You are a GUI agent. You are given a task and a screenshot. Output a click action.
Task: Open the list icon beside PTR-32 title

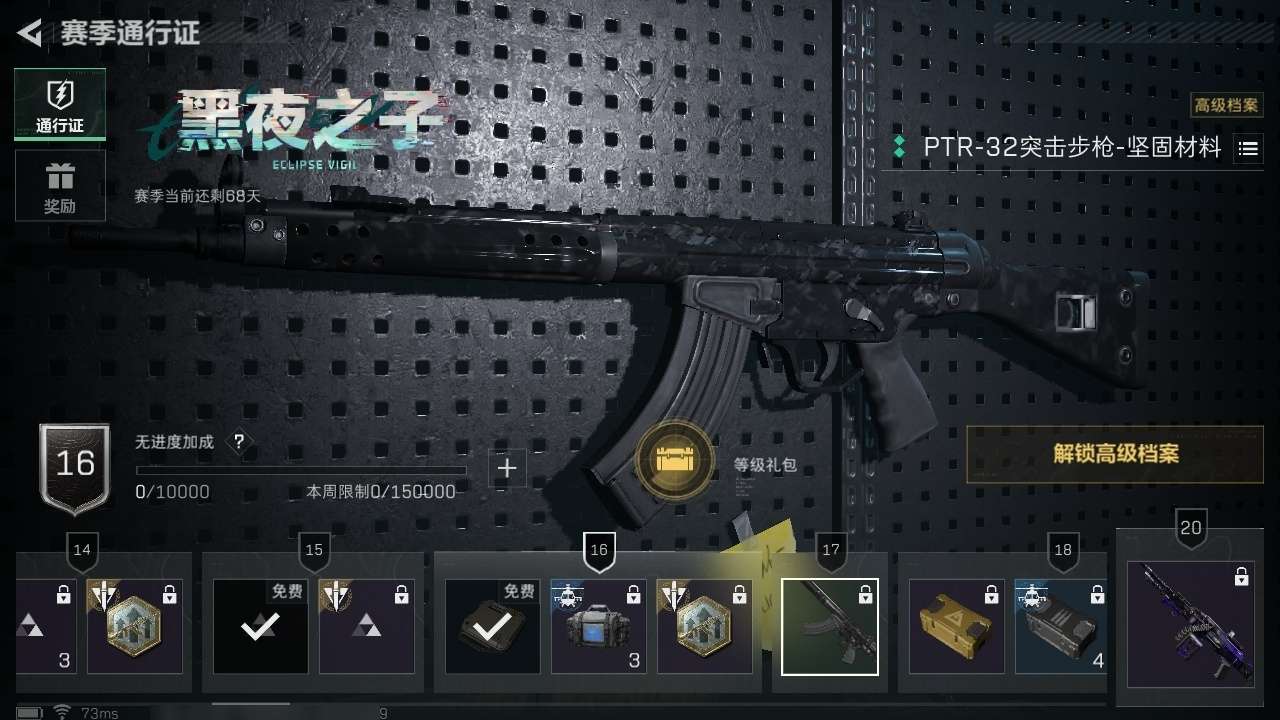coord(1248,149)
